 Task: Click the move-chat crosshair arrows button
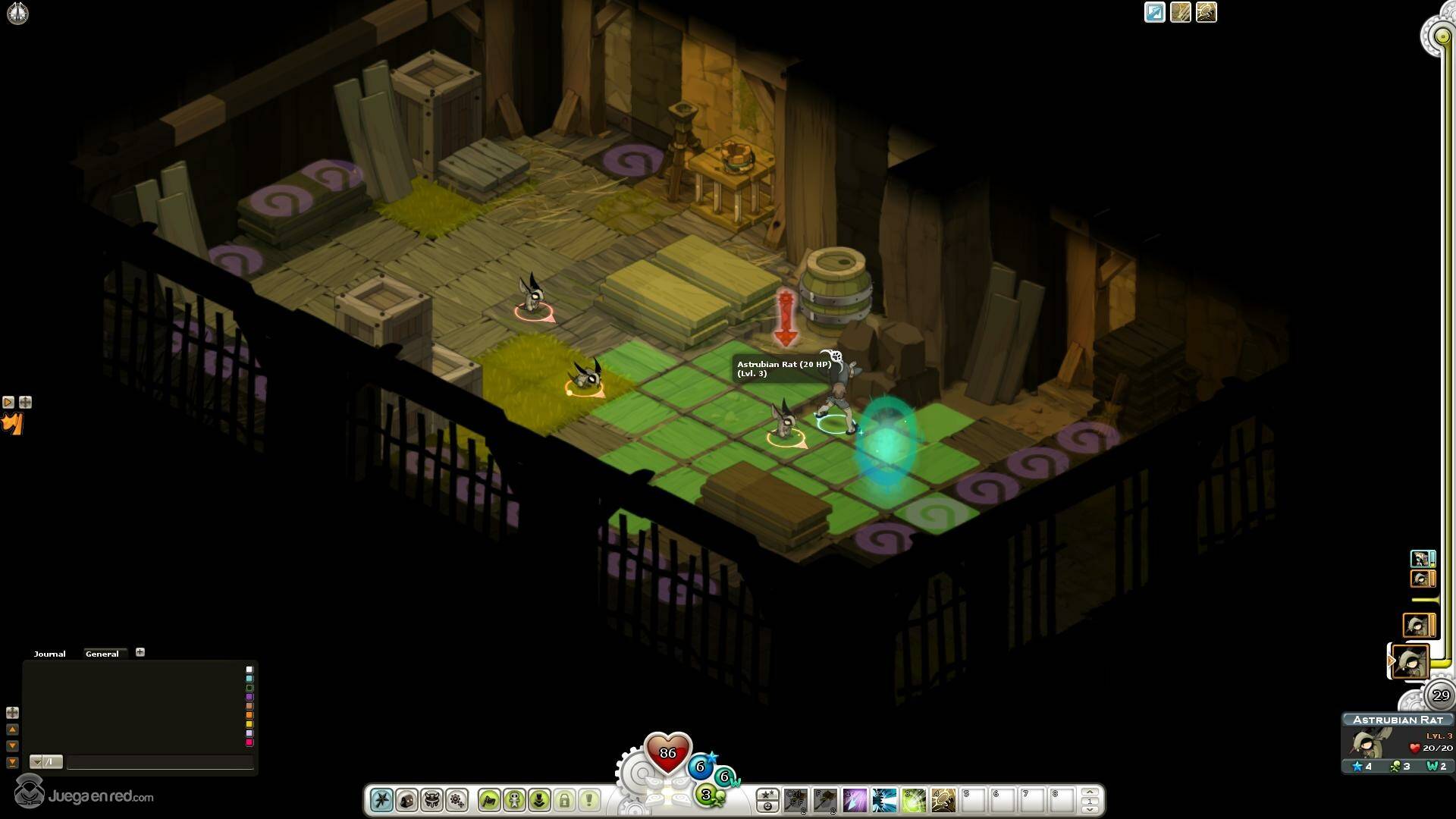(x=12, y=713)
